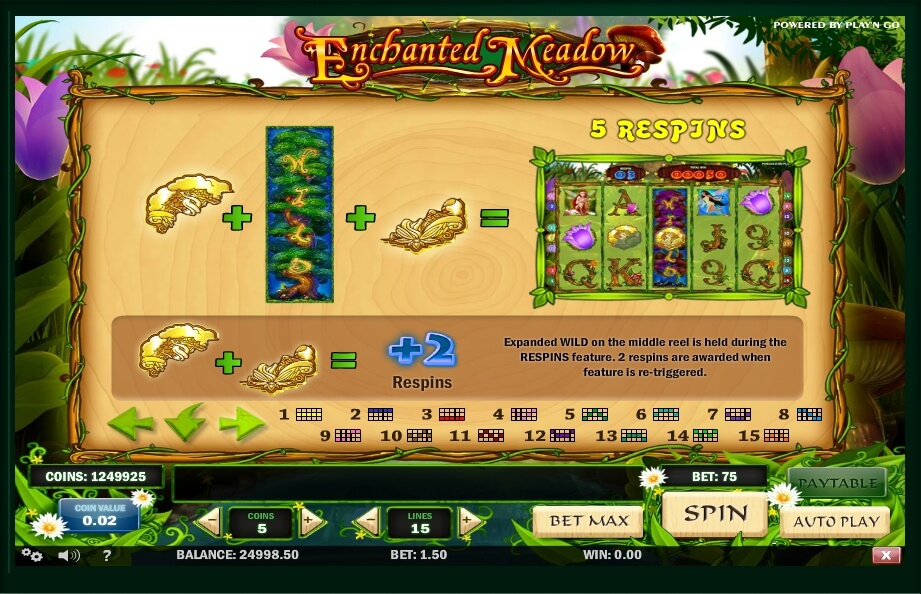Open the help question mark
921x594 pixels.
click(x=107, y=555)
